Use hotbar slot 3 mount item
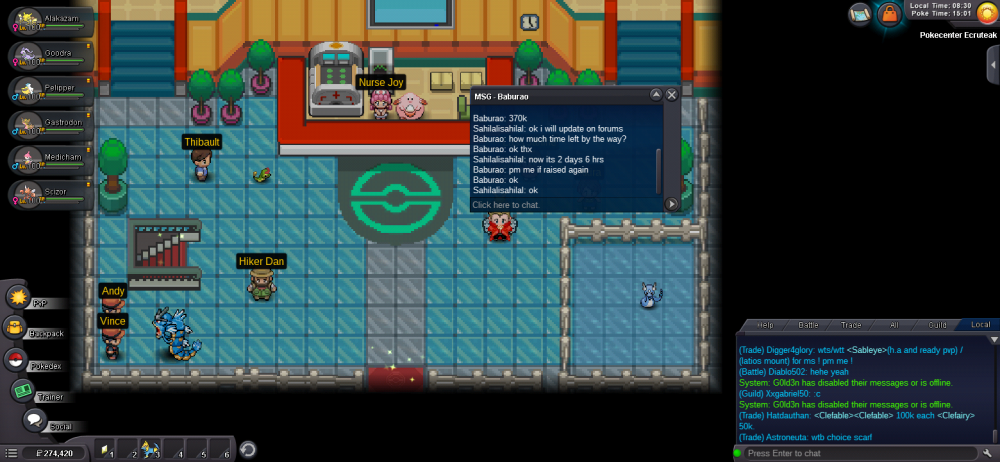1000x462 pixels. point(151,449)
